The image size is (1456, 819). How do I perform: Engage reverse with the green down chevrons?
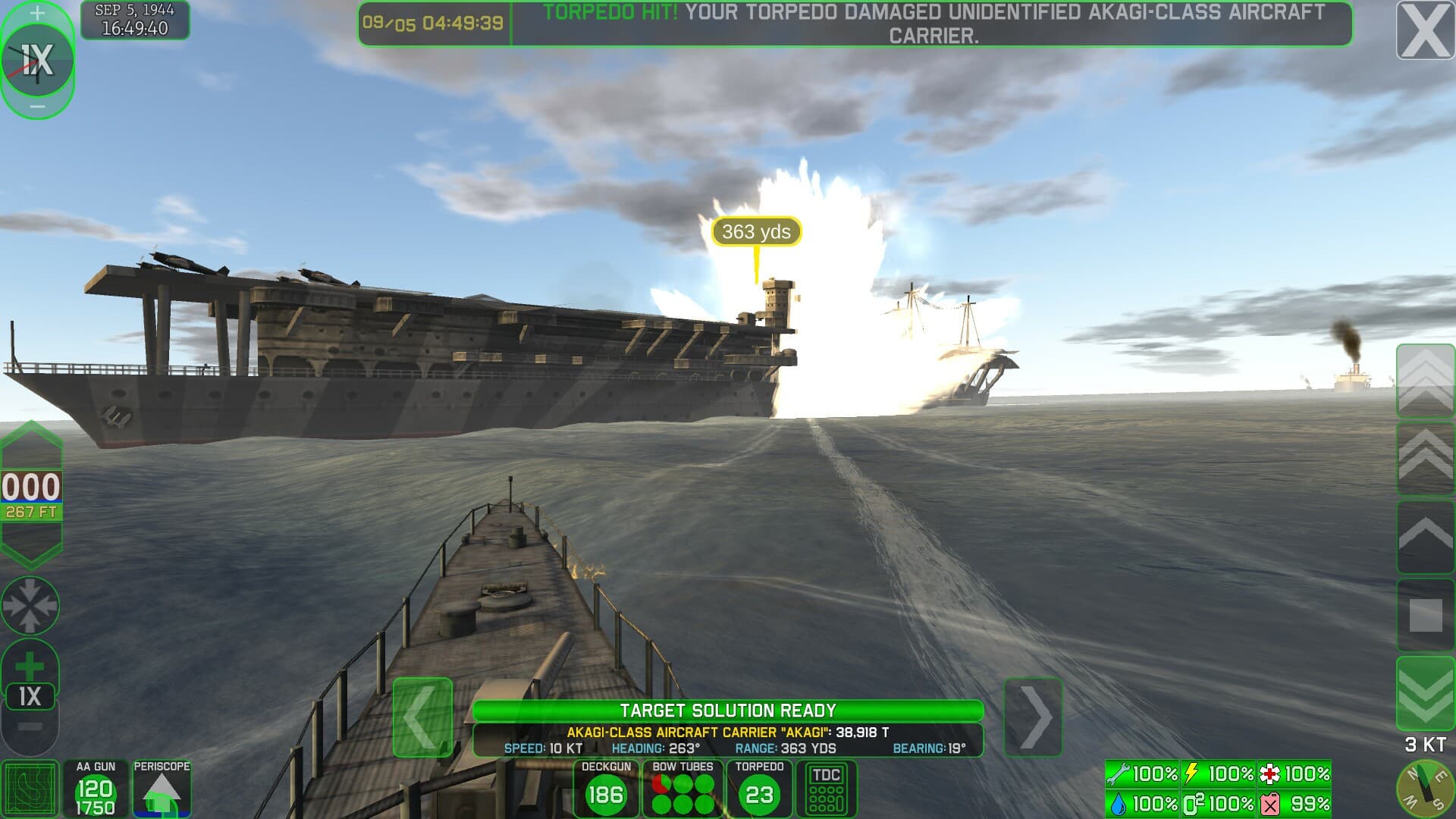(x=1425, y=694)
